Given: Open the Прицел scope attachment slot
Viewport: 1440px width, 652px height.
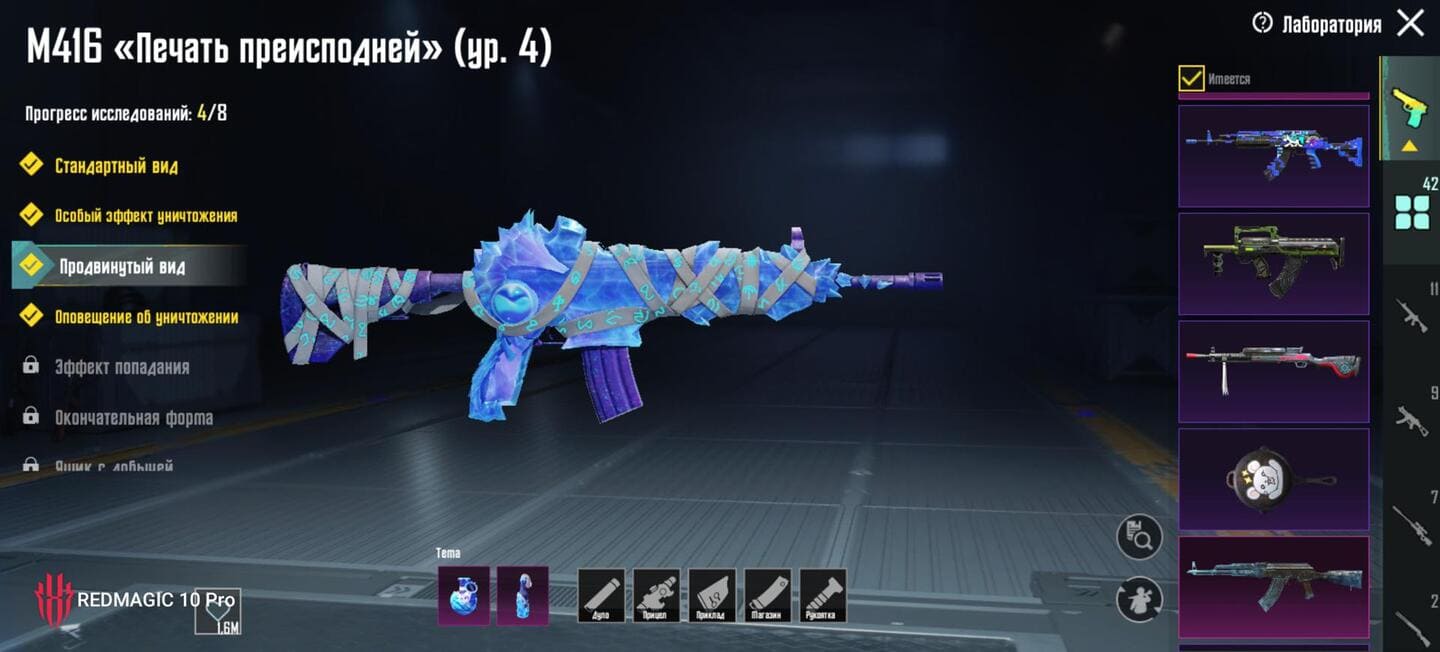Looking at the screenshot, I should tap(656, 595).
